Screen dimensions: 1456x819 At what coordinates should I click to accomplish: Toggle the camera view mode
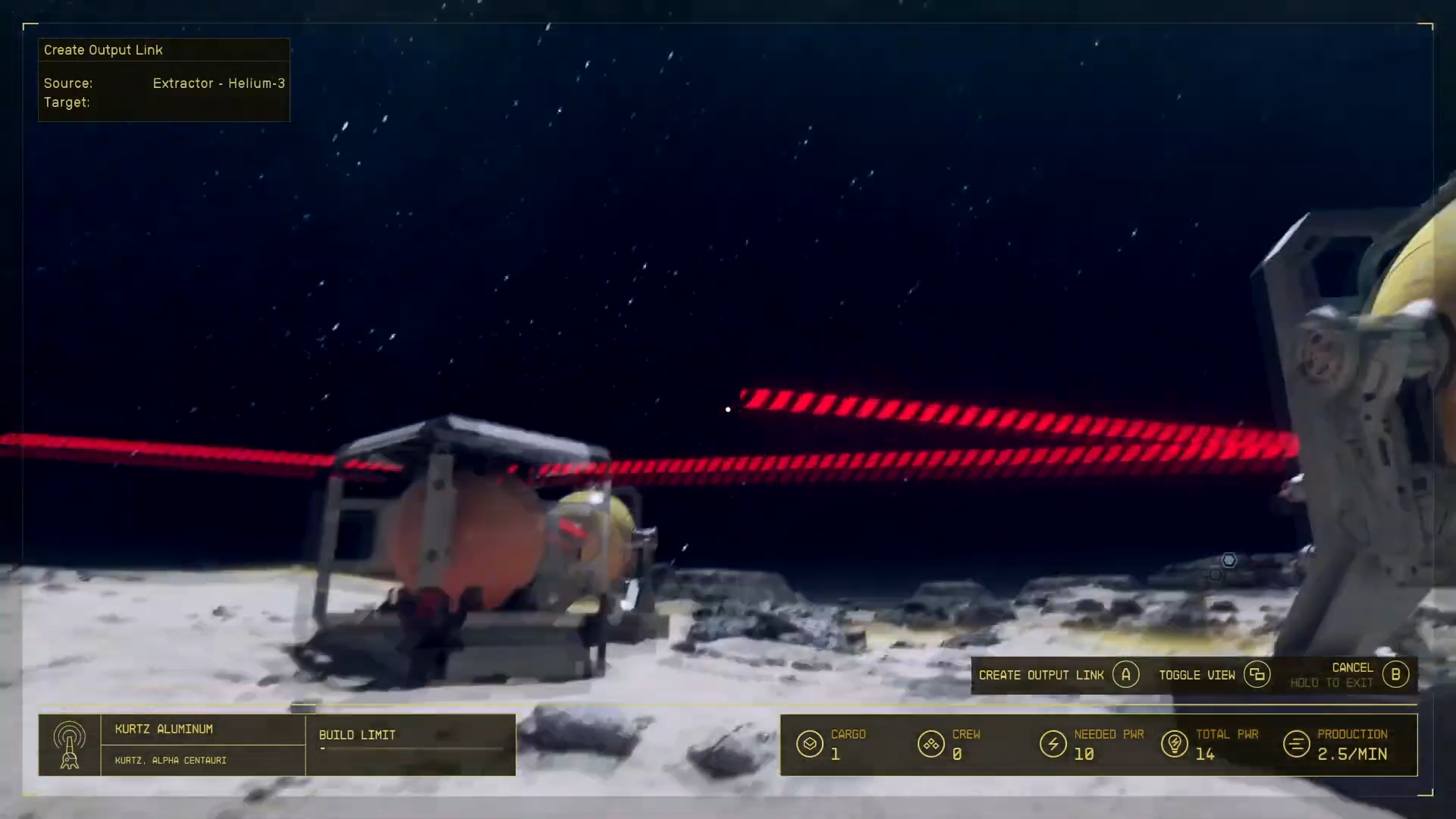click(1197, 674)
